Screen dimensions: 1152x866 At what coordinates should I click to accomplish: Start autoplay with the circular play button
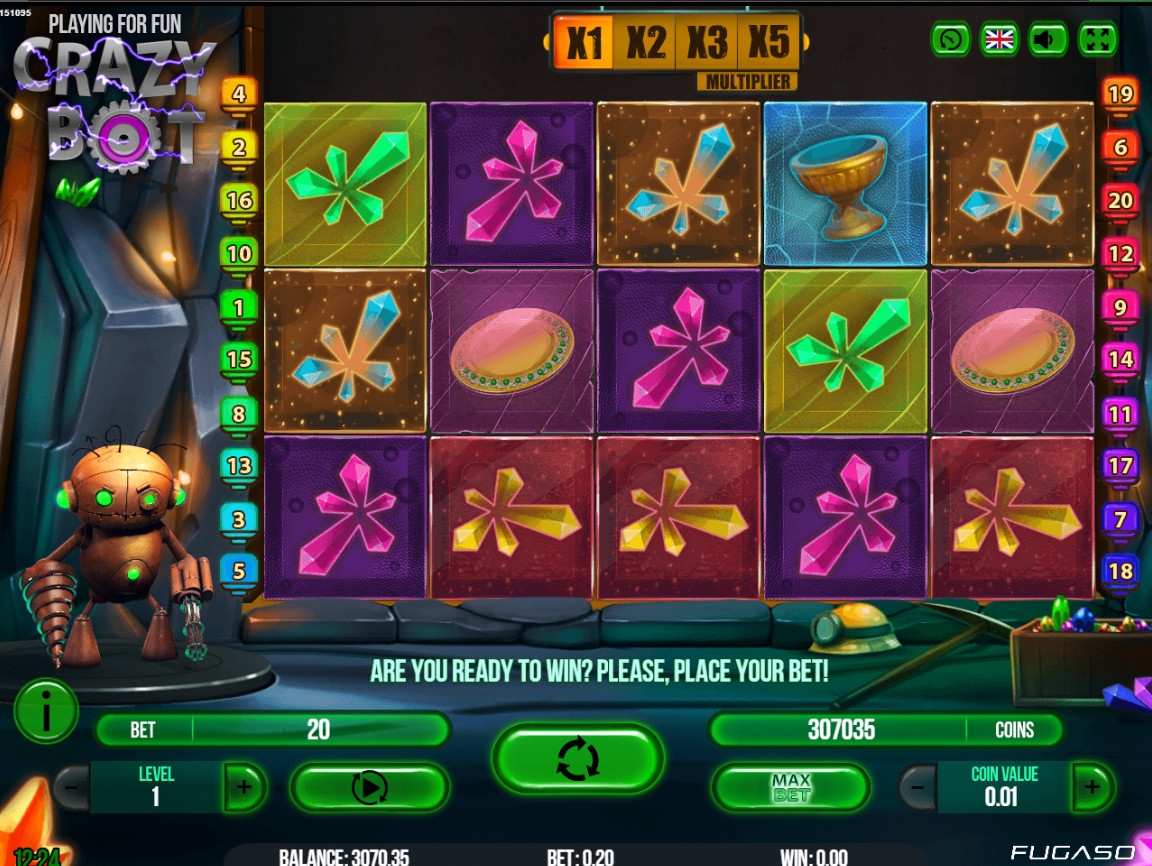[x=369, y=787]
